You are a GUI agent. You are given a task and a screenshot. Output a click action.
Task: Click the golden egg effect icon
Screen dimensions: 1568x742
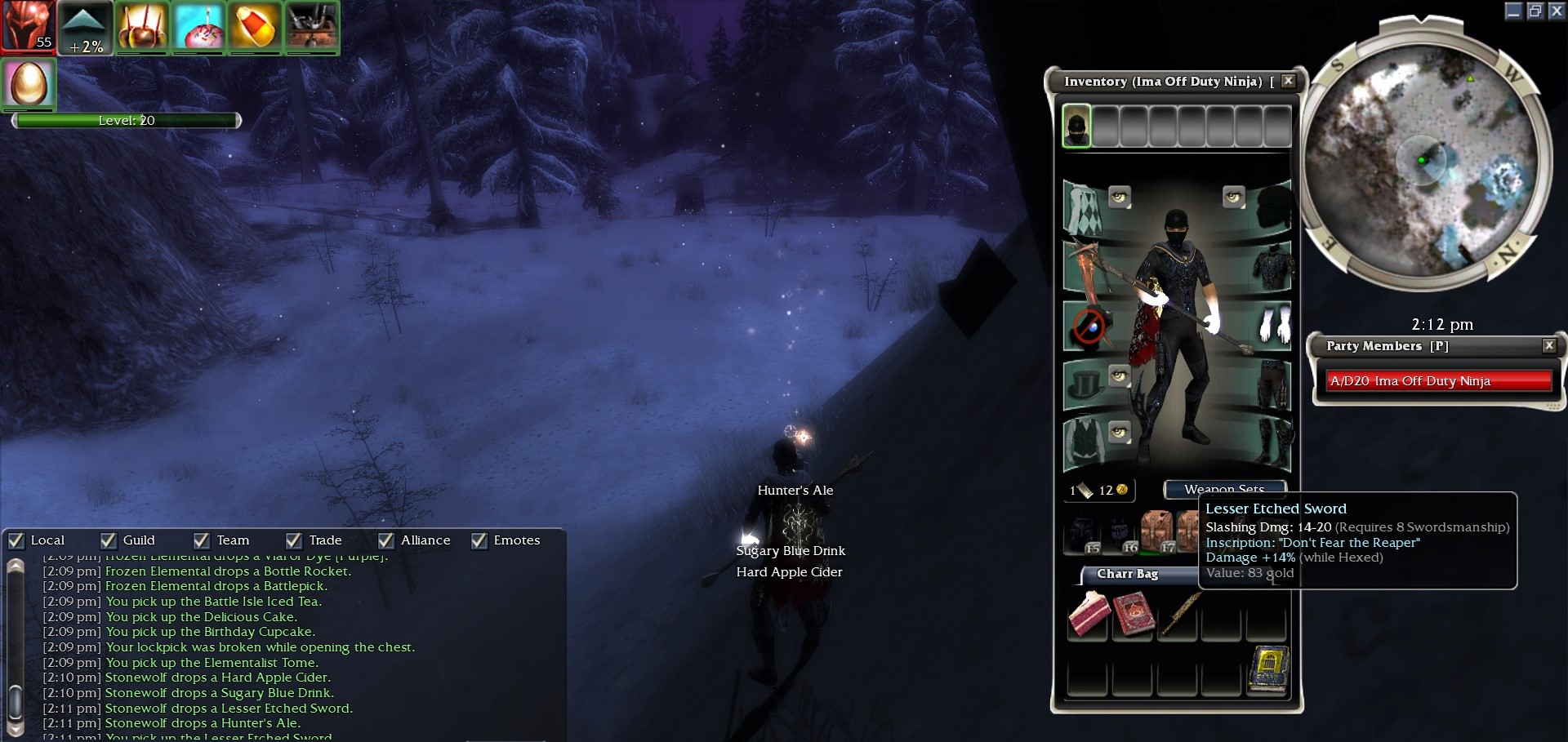[29, 83]
